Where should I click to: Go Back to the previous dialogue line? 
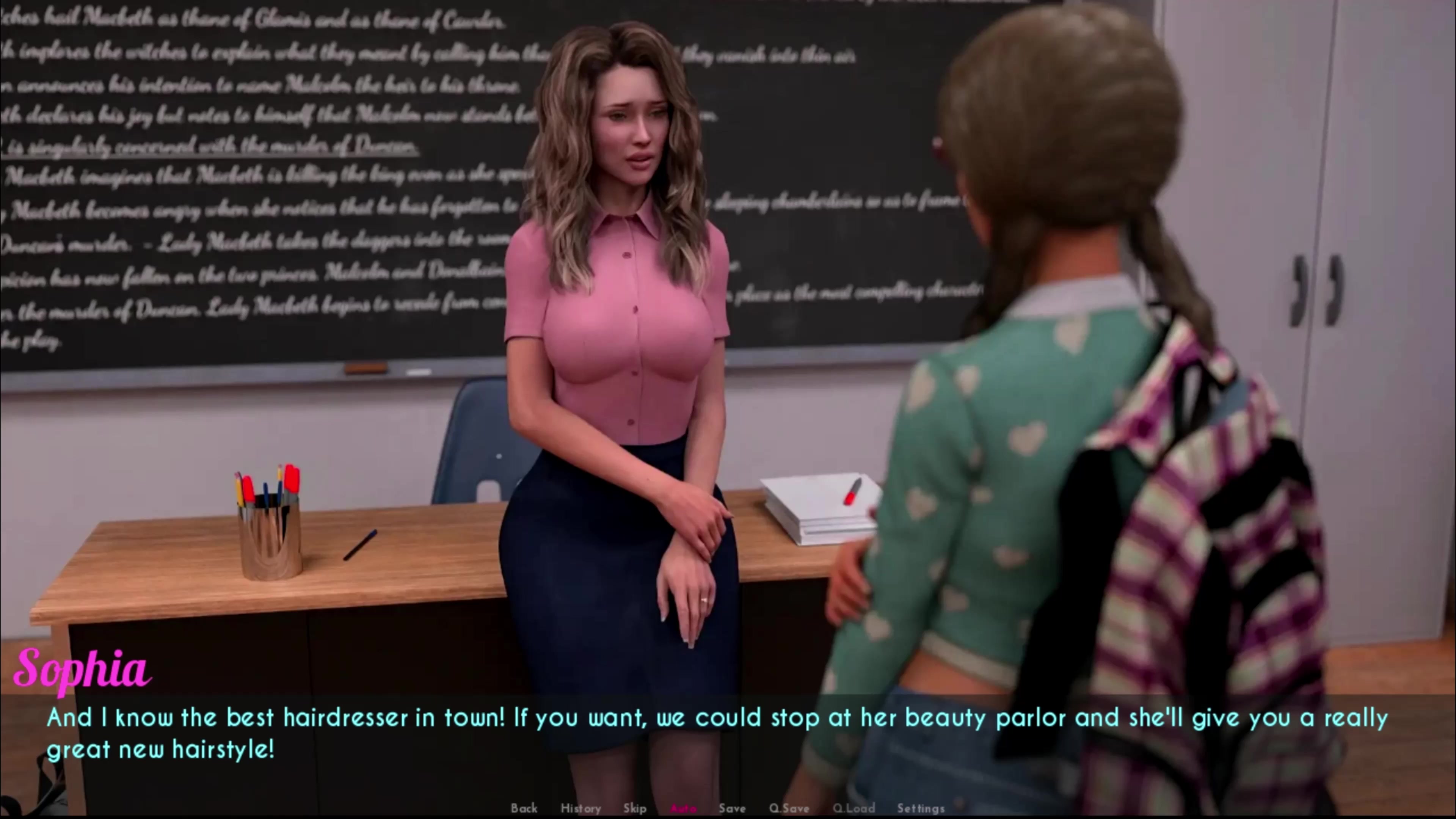pos(524,808)
